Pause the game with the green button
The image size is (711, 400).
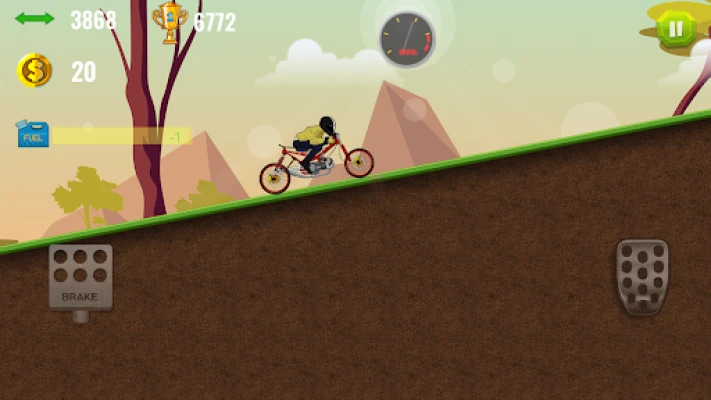coord(676,29)
